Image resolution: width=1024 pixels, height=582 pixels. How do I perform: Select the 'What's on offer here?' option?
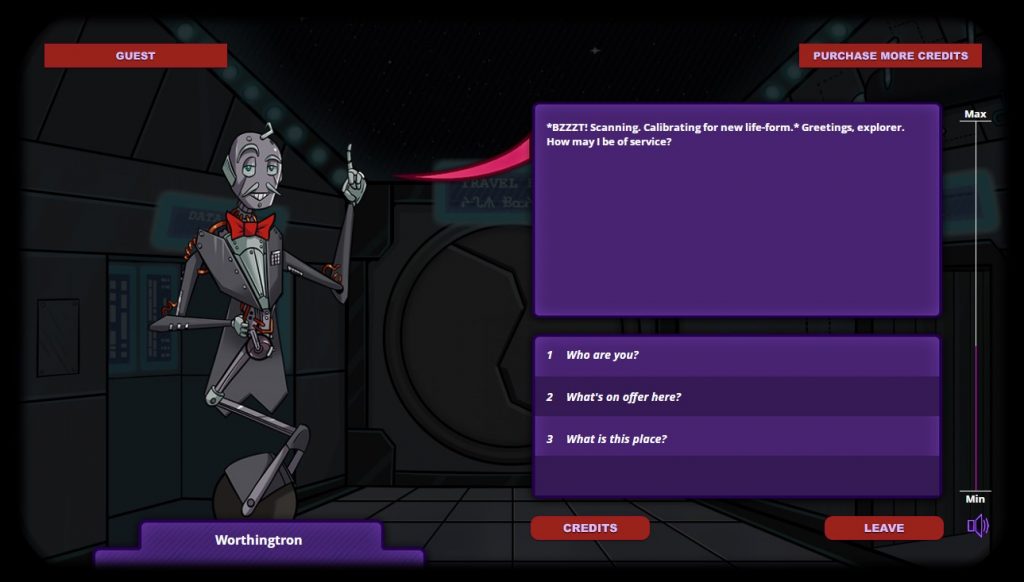(623, 397)
